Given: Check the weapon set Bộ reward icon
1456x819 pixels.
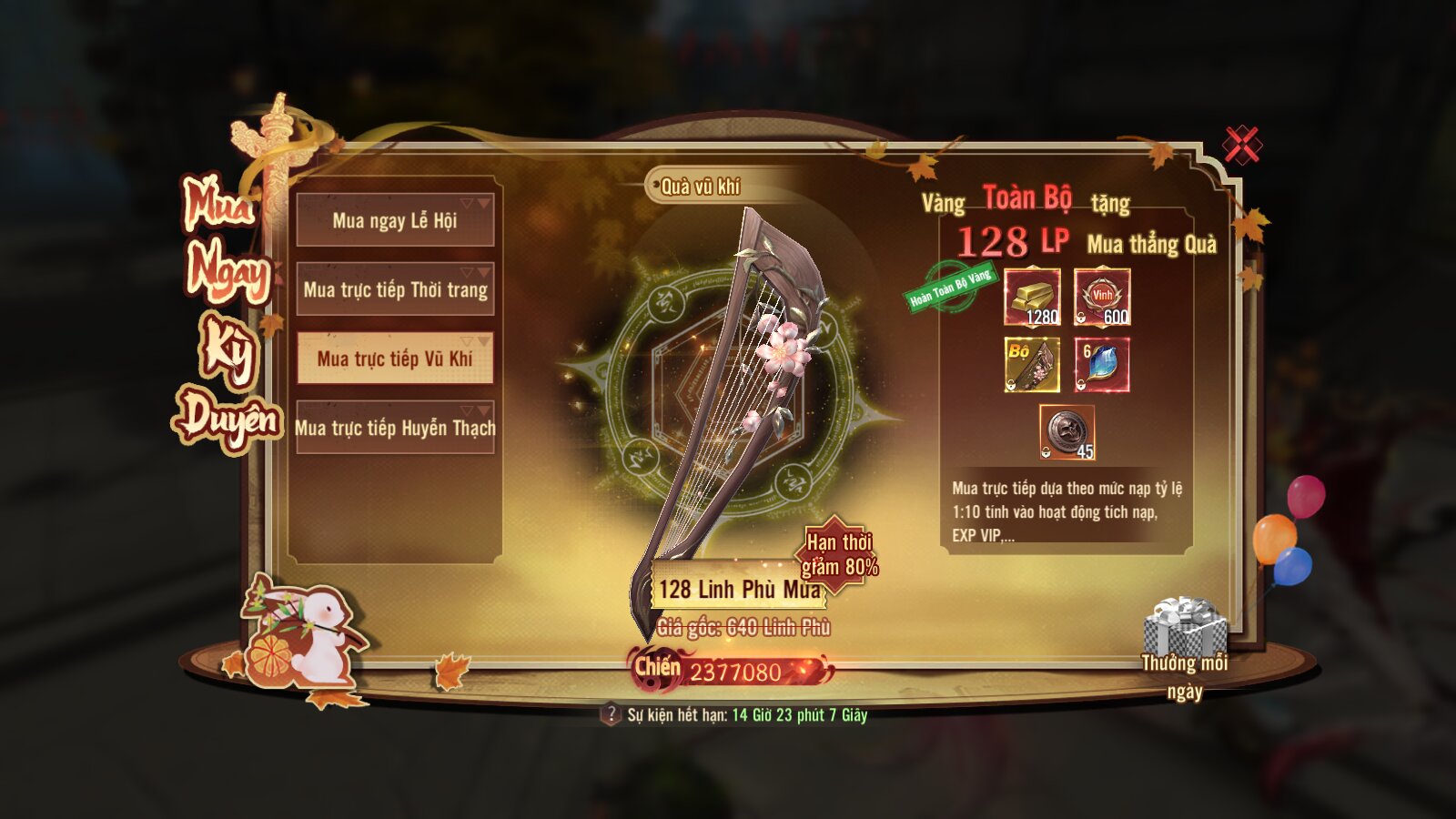Looking at the screenshot, I should click(x=1032, y=365).
